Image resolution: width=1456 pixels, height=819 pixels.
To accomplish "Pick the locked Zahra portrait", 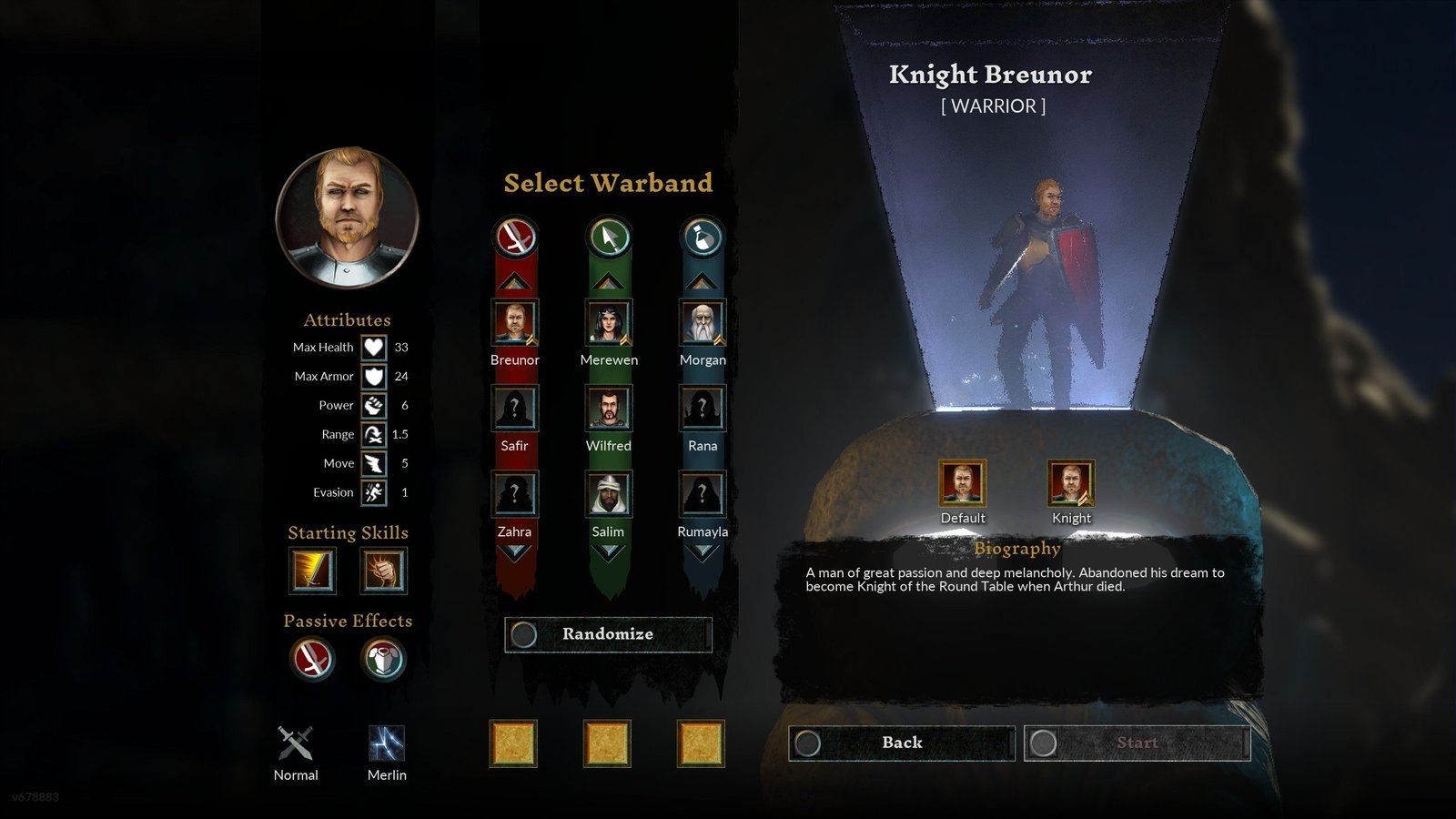I will pos(515,494).
